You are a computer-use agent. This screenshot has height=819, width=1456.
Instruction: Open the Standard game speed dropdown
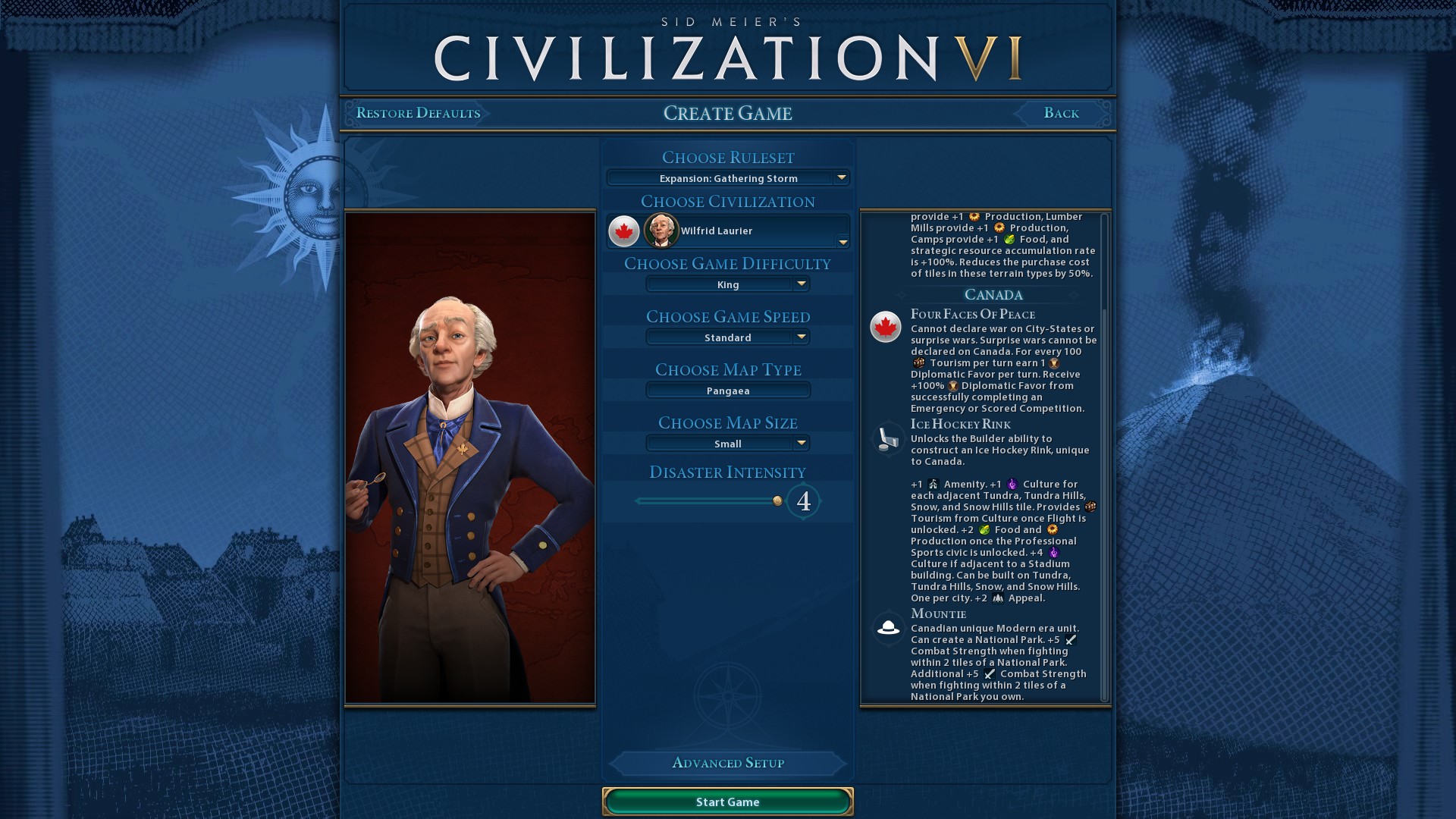click(727, 337)
